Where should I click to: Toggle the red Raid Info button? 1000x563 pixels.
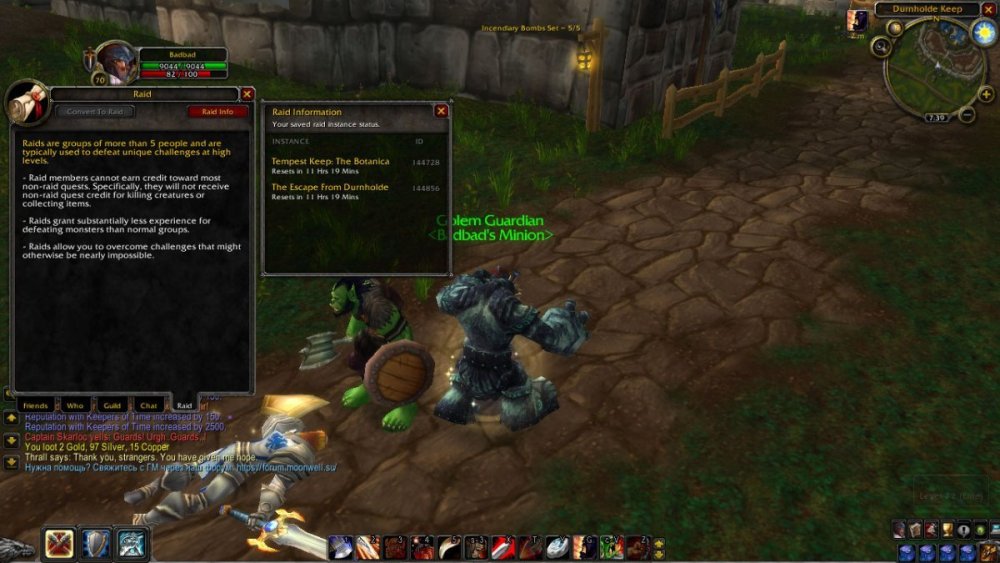[x=217, y=112]
